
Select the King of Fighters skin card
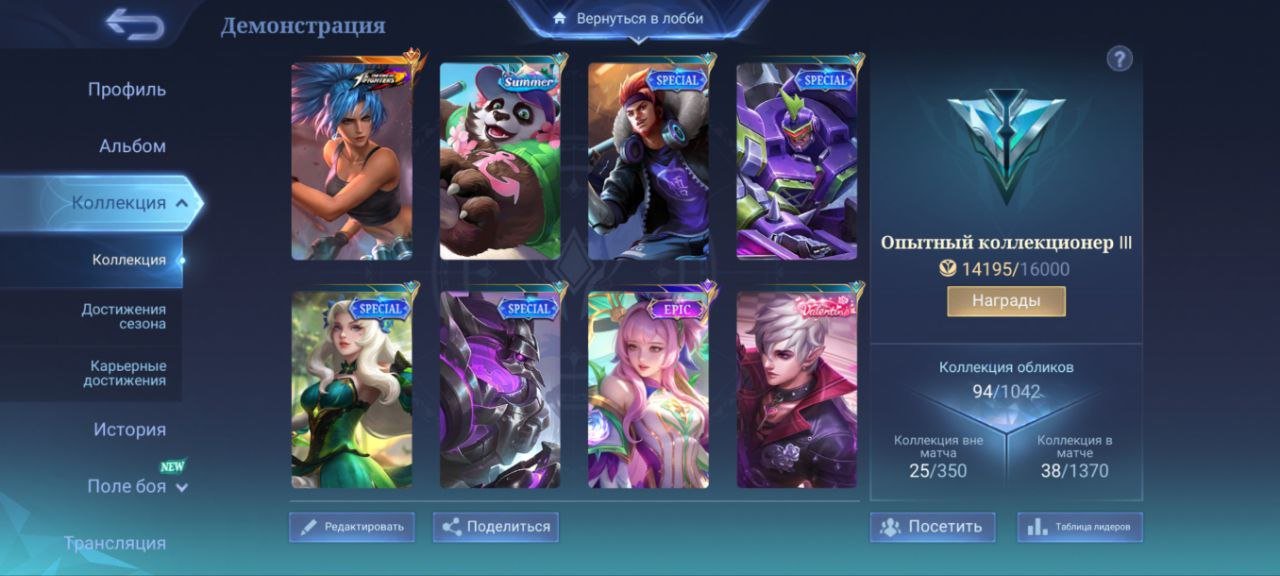point(351,161)
